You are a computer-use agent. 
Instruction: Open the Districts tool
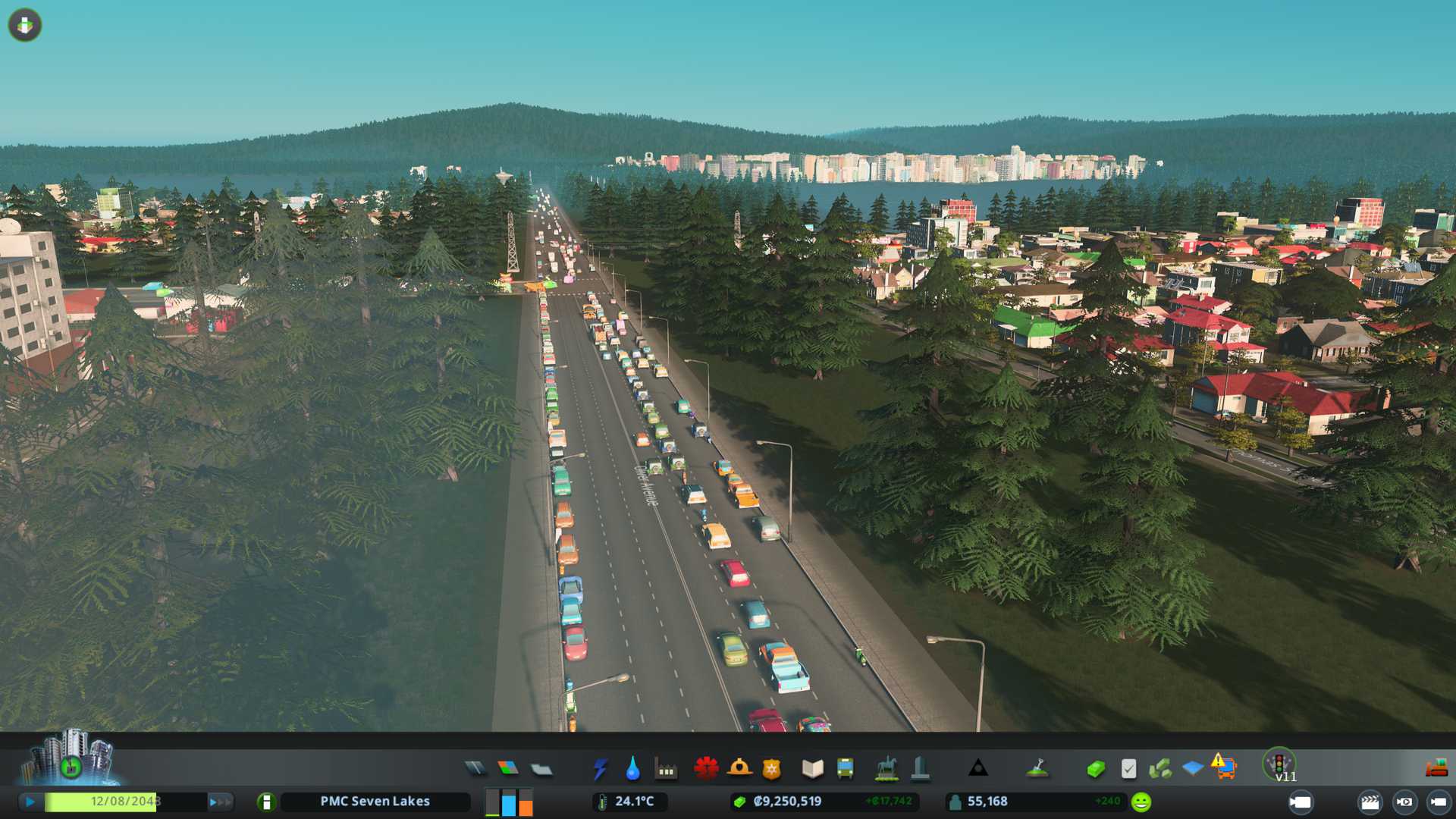click(541, 769)
